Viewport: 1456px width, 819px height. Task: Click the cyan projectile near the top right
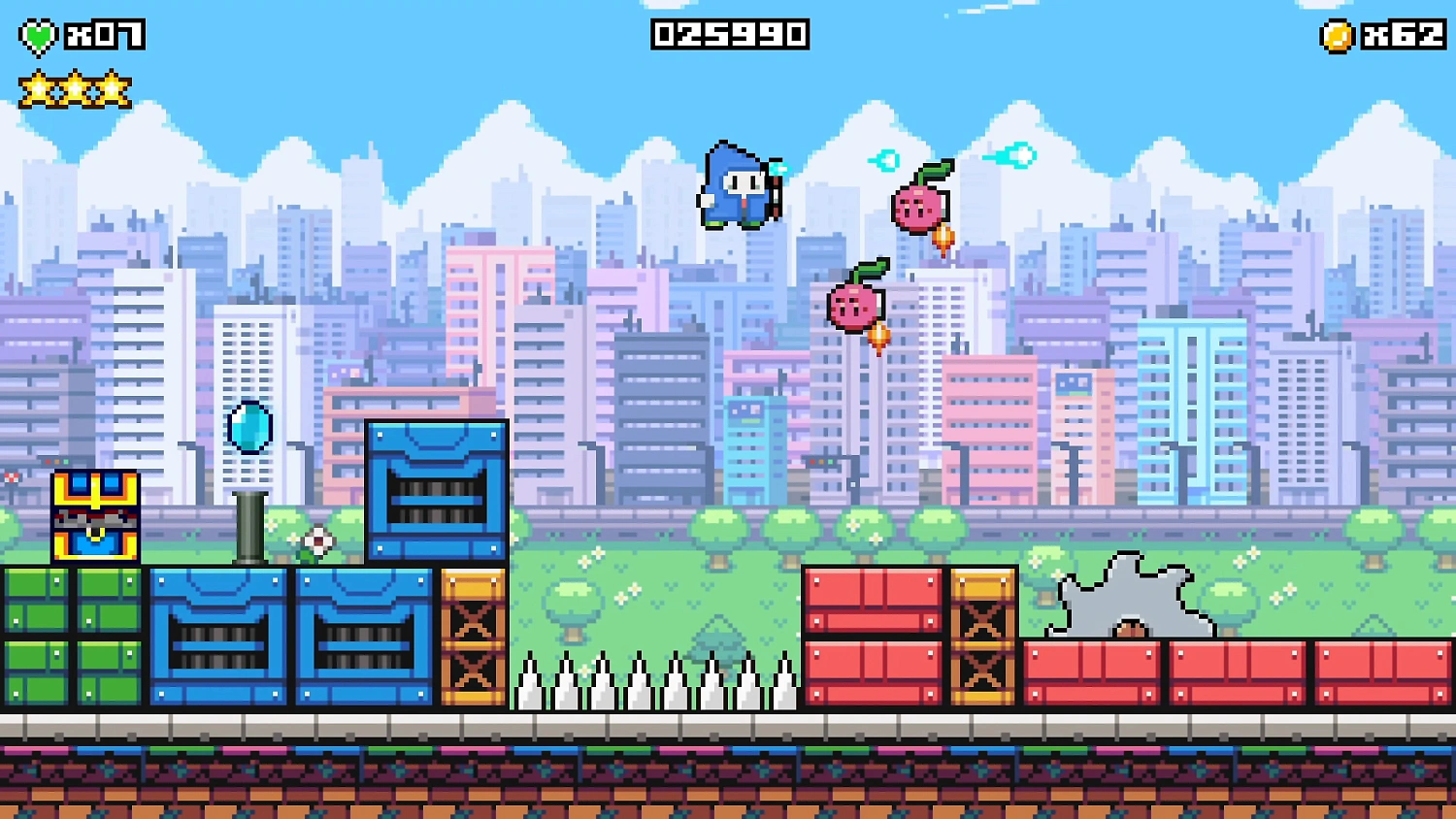[x=1016, y=155]
